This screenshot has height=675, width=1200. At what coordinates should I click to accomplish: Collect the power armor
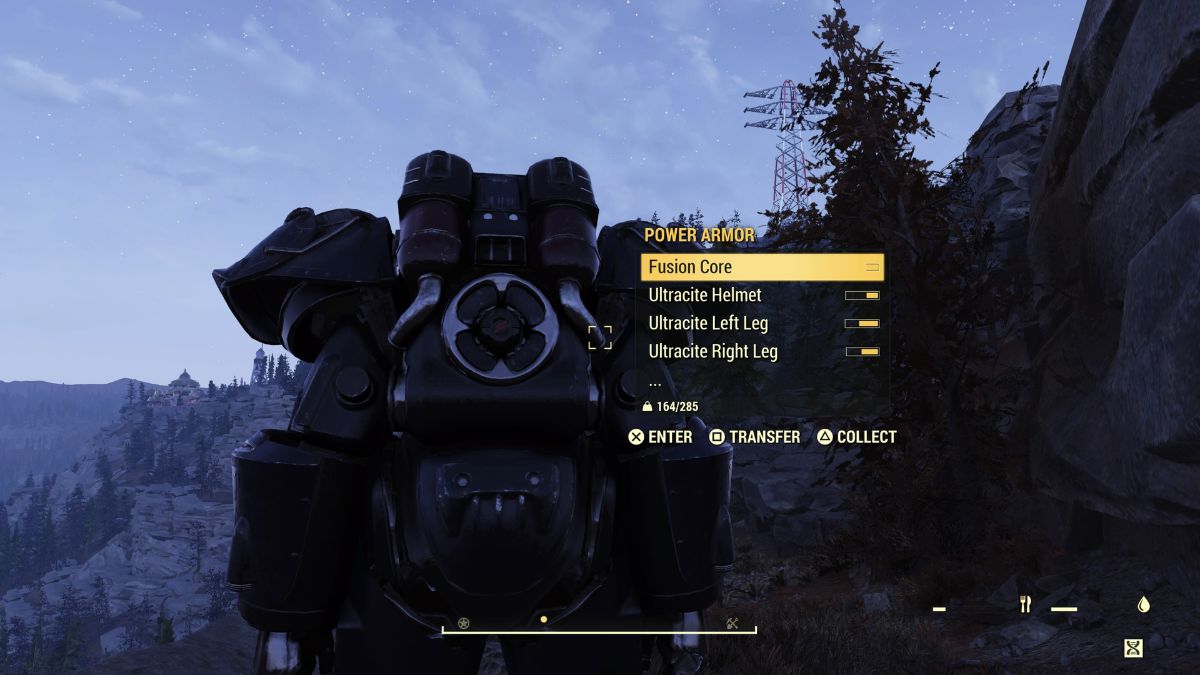click(x=857, y=437)
